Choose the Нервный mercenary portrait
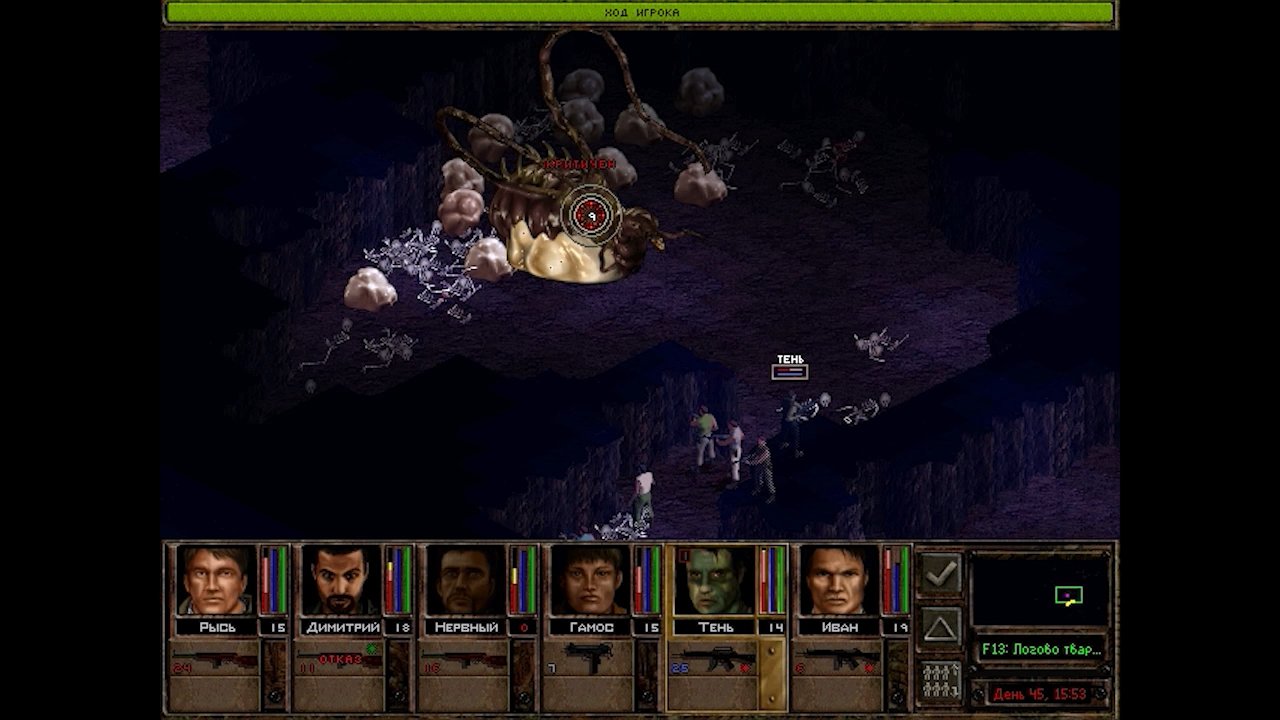The height and width of the screenshot is (720, 1280). 466,580
